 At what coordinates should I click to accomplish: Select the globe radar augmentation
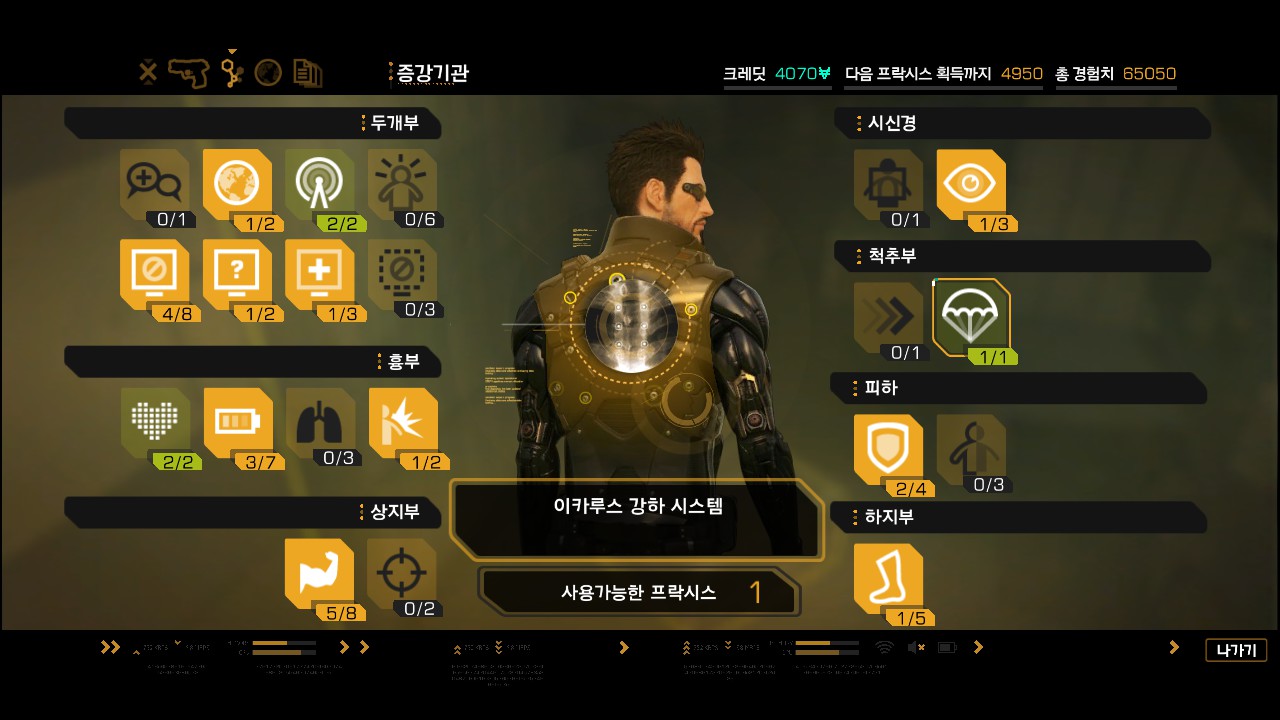point(237,184)
